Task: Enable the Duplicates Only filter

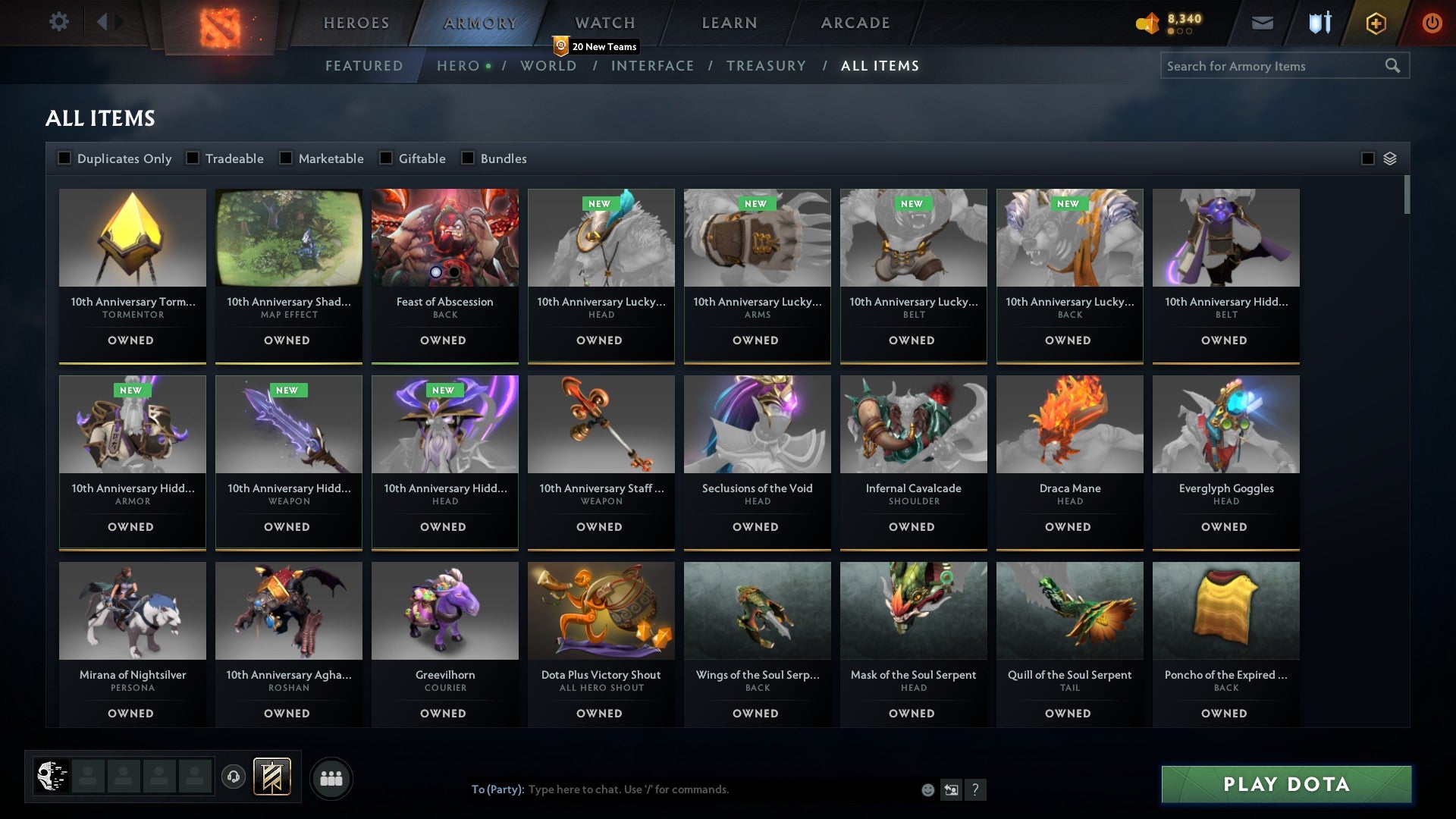Action: pyautogui.click(x=64, y=158)
